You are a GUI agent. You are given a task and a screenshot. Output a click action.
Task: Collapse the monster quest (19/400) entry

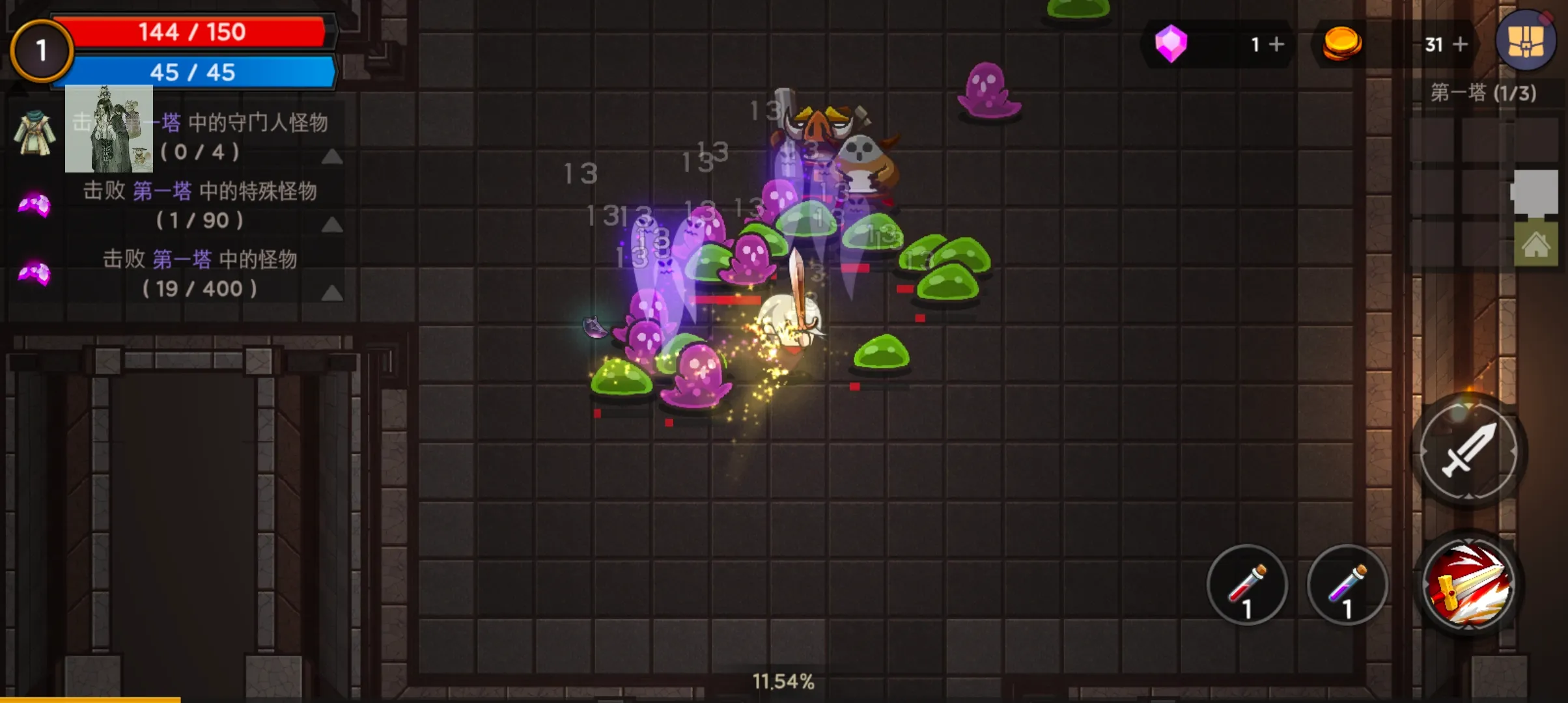[332, 294]
